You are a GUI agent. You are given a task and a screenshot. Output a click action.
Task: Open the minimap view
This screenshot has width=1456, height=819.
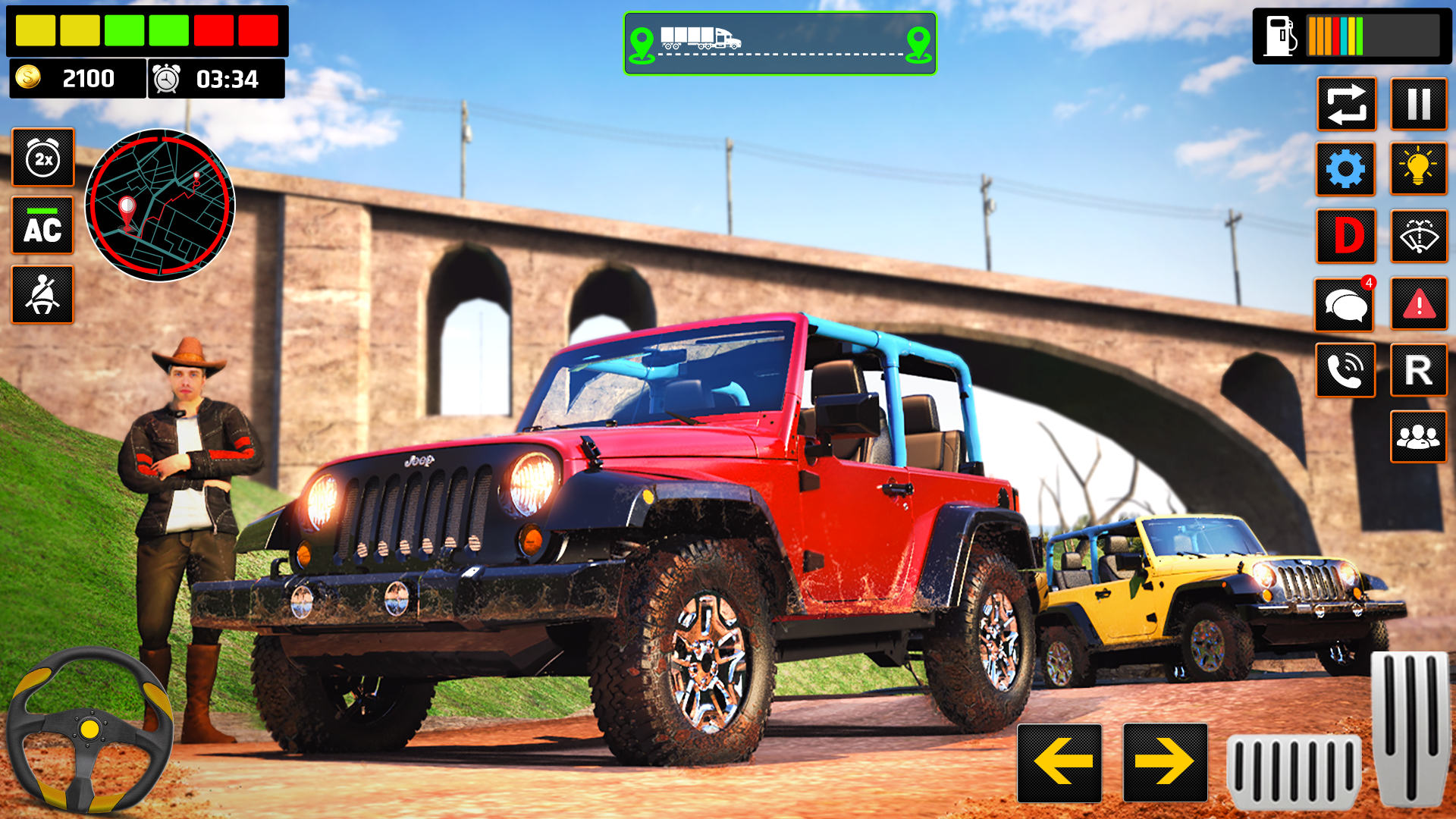[162, 205]
